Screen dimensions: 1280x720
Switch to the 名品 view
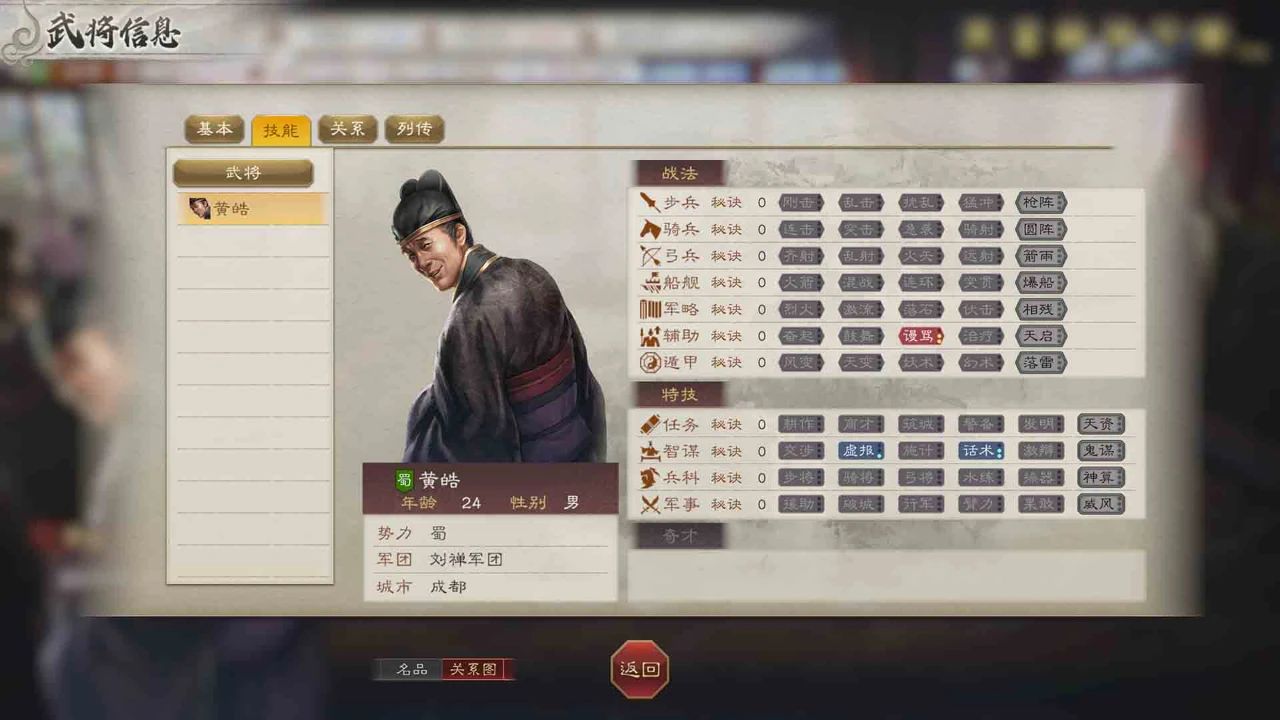coord(411,669)
